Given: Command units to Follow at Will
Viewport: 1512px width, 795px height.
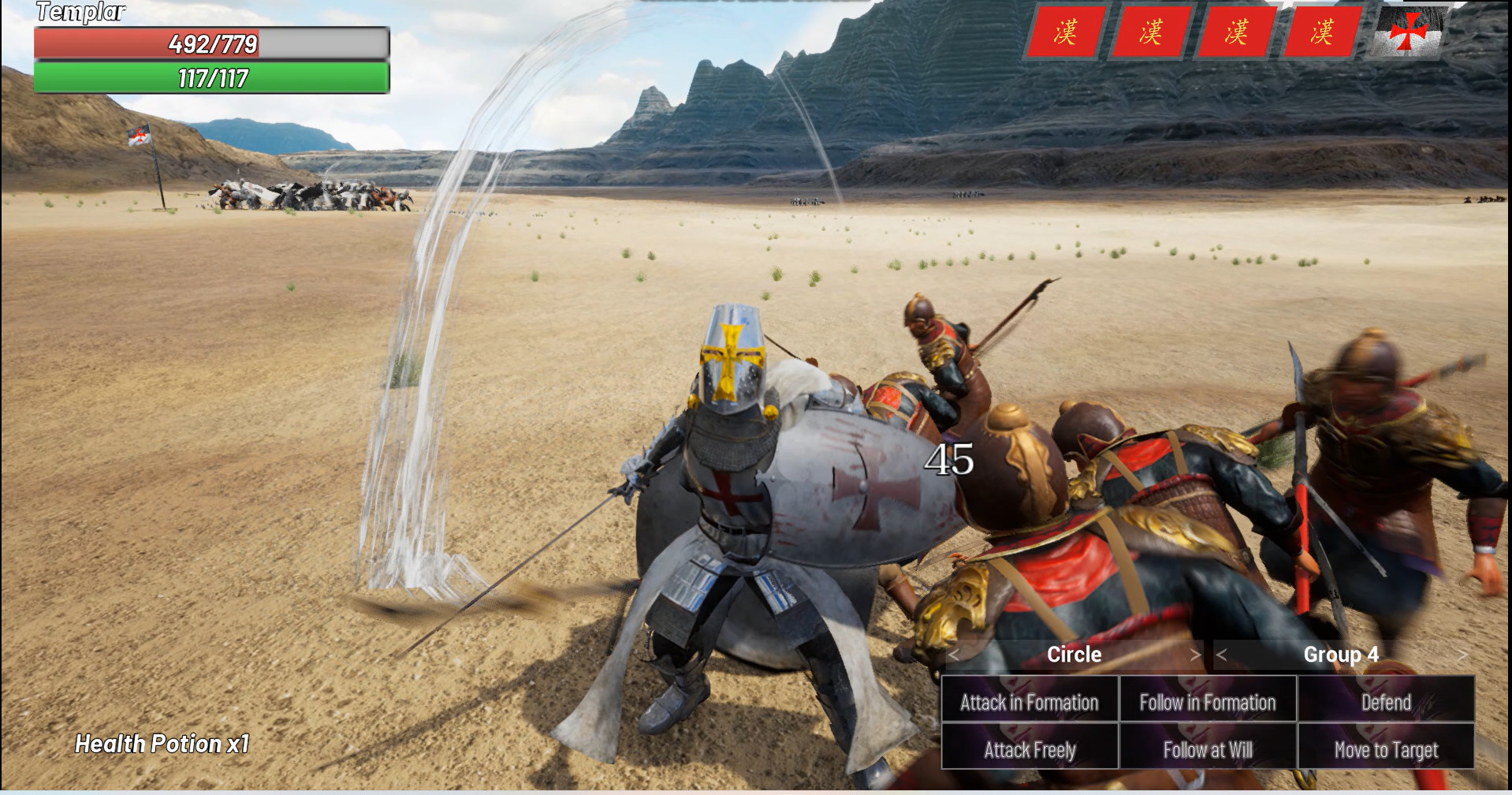Looking at the screenshot, I should point(1207,749).
